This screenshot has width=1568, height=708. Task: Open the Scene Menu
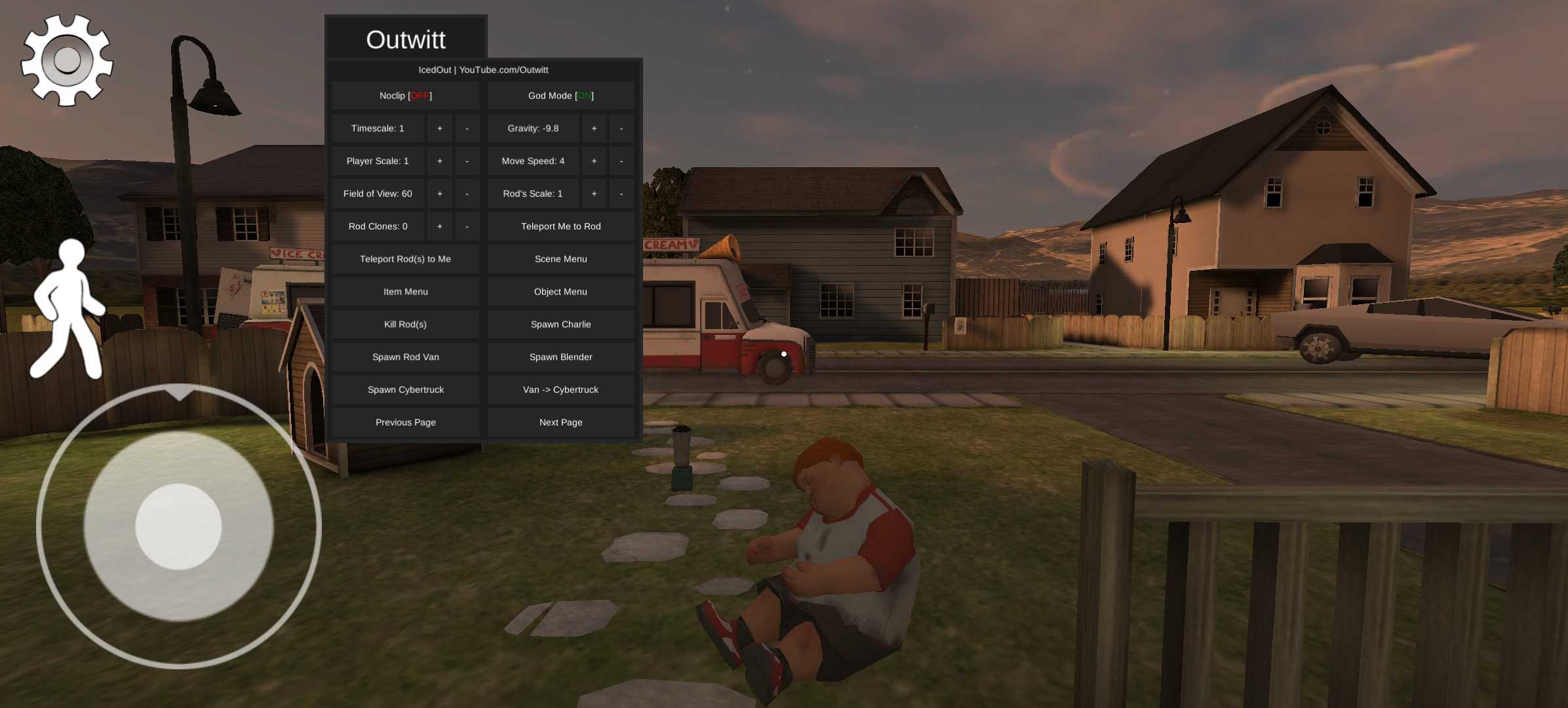click(x=560, y=260)
